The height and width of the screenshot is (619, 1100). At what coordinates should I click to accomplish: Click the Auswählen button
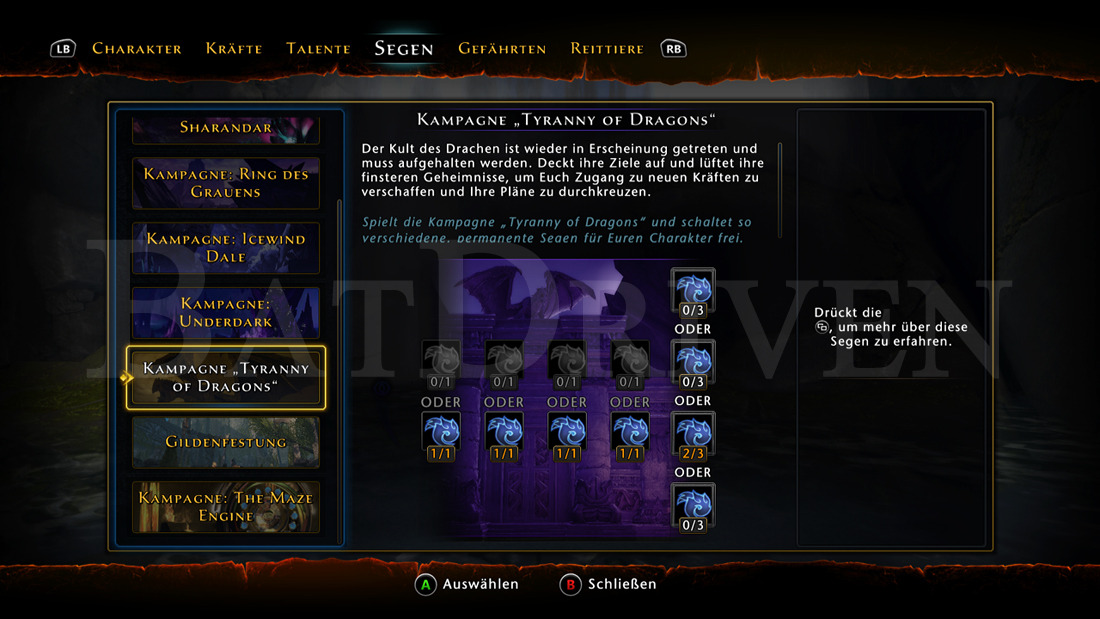(469, 584)
